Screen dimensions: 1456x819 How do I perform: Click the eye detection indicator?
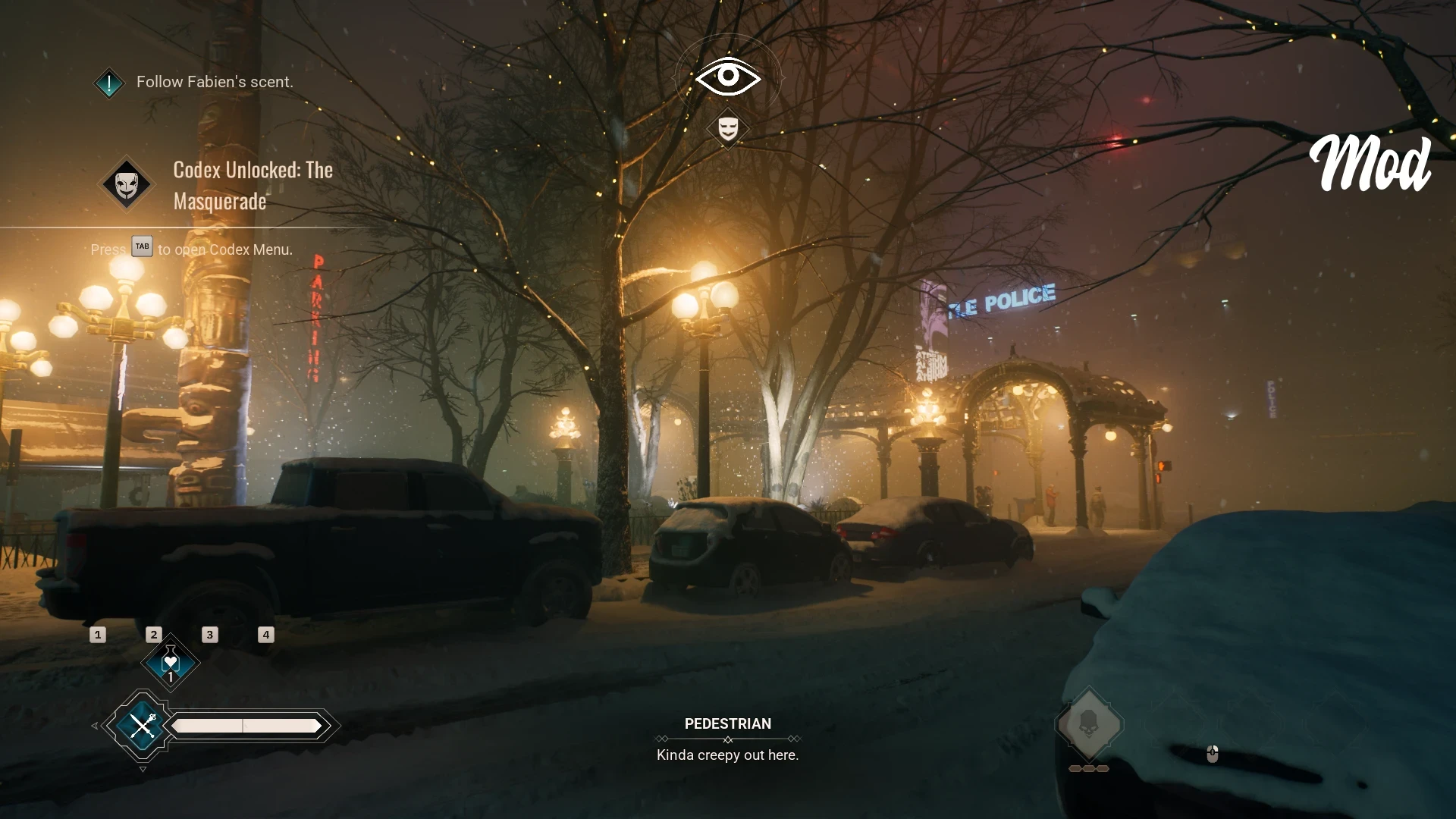pyautogui.click(x=728, y=76)
